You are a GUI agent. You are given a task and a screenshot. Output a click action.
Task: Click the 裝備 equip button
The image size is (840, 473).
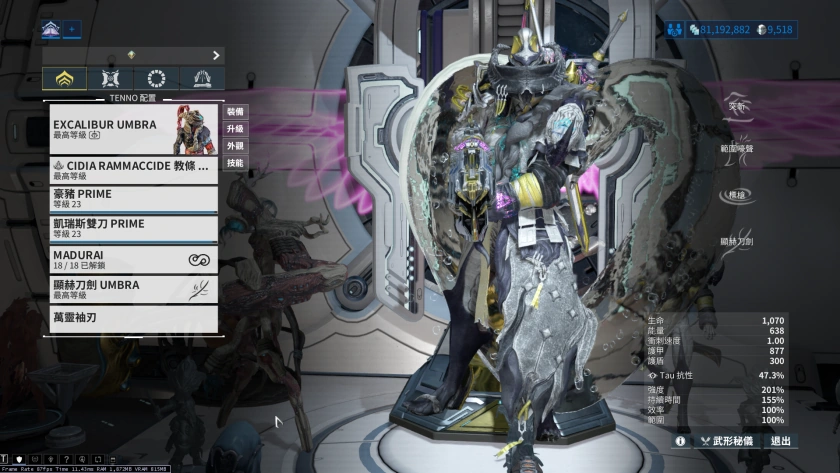[x=235, y=112]
